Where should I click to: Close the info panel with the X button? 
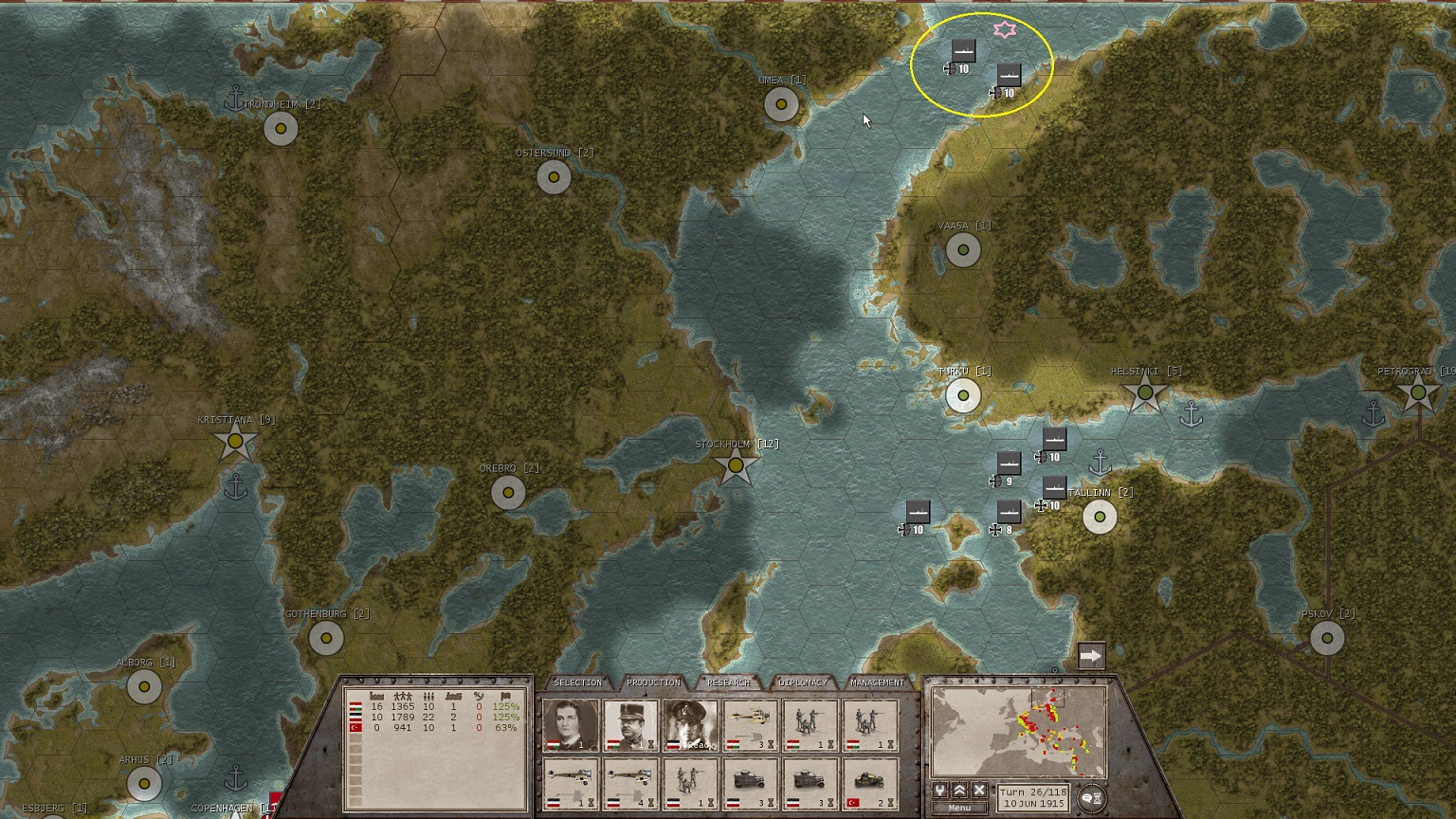(x=978, y=791)
